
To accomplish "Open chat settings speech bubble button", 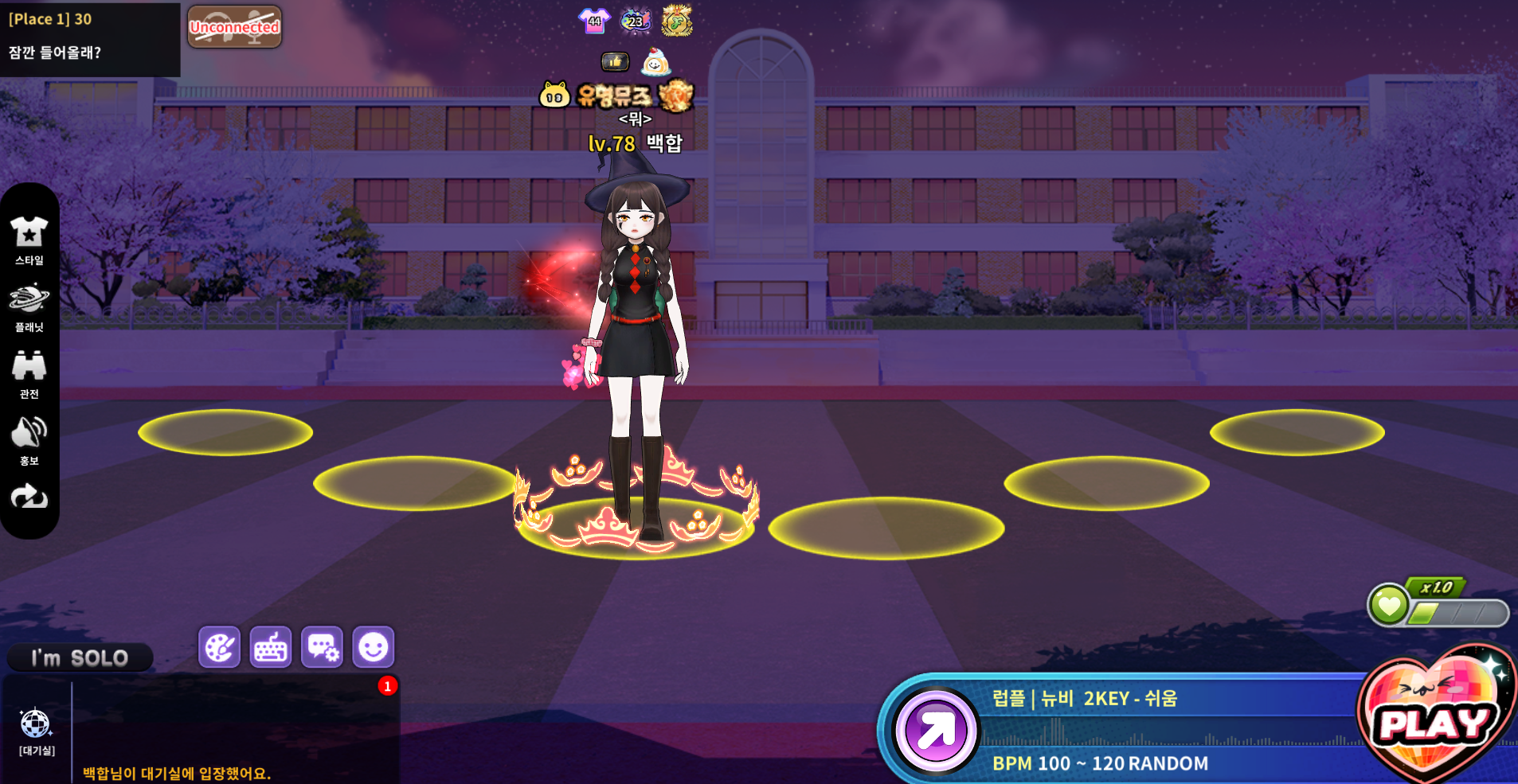I will 323,647.
